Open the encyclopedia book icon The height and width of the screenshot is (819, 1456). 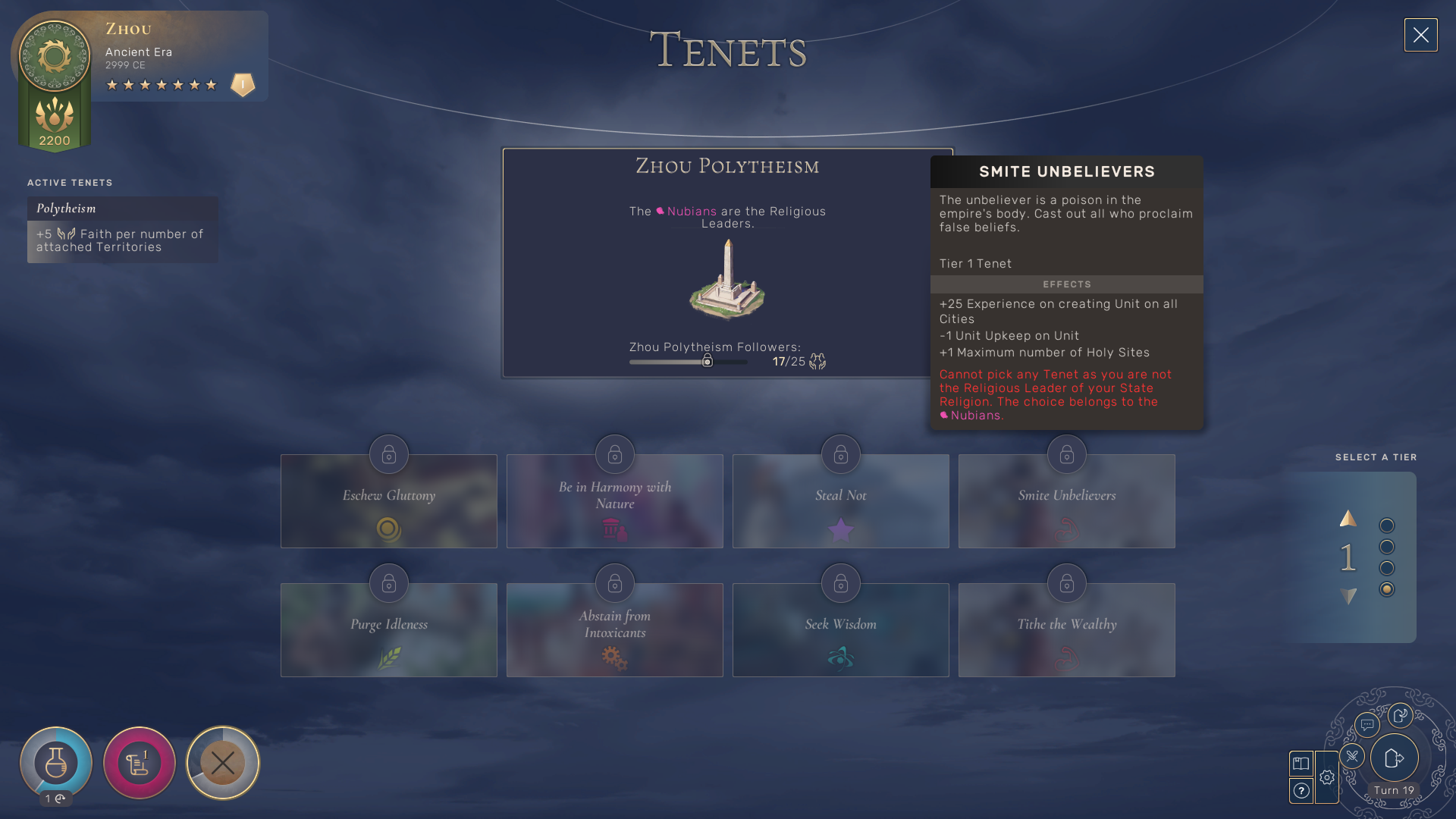1301,764
